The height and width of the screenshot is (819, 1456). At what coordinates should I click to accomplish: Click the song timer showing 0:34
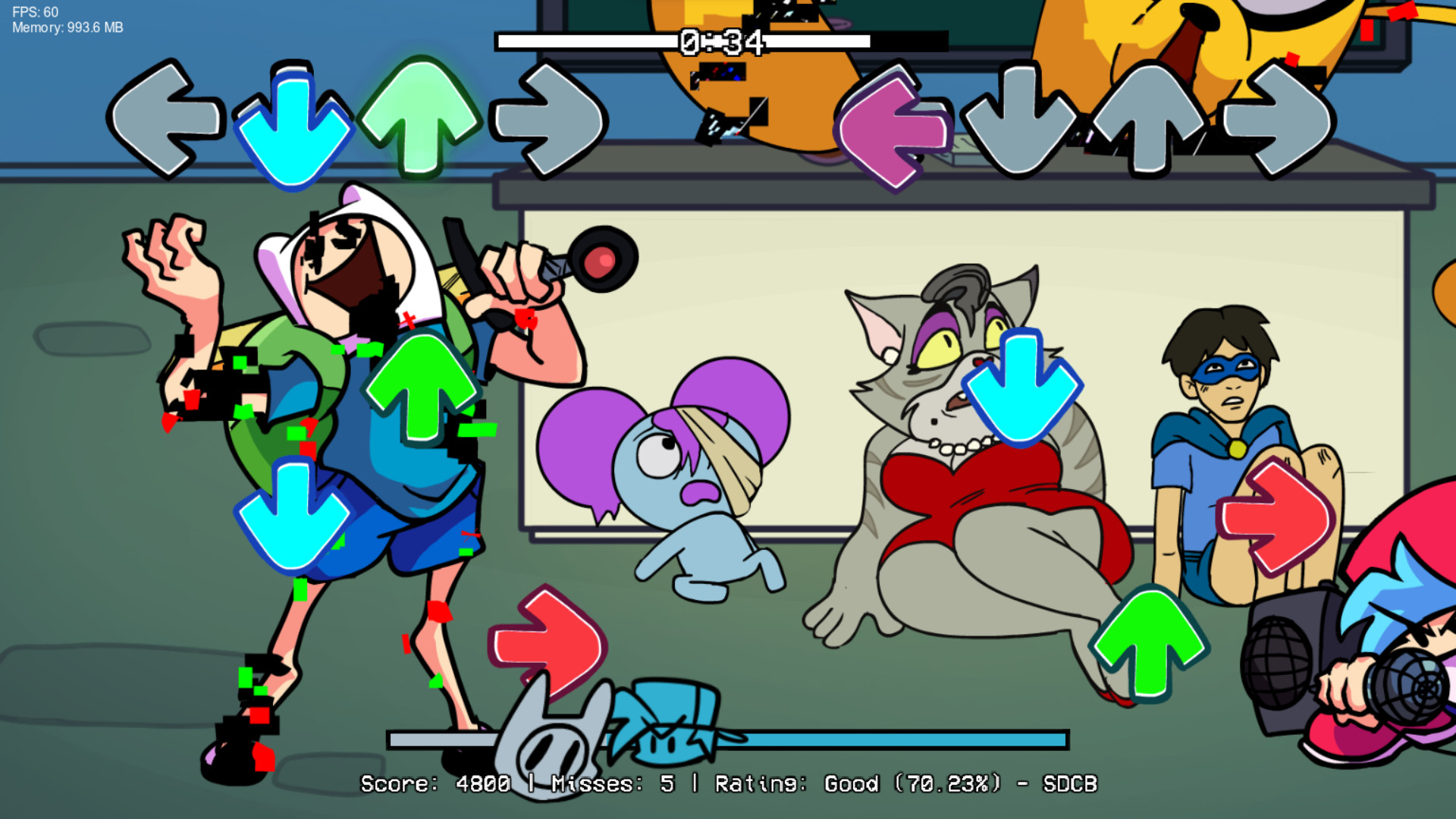[x=720, y=42]
